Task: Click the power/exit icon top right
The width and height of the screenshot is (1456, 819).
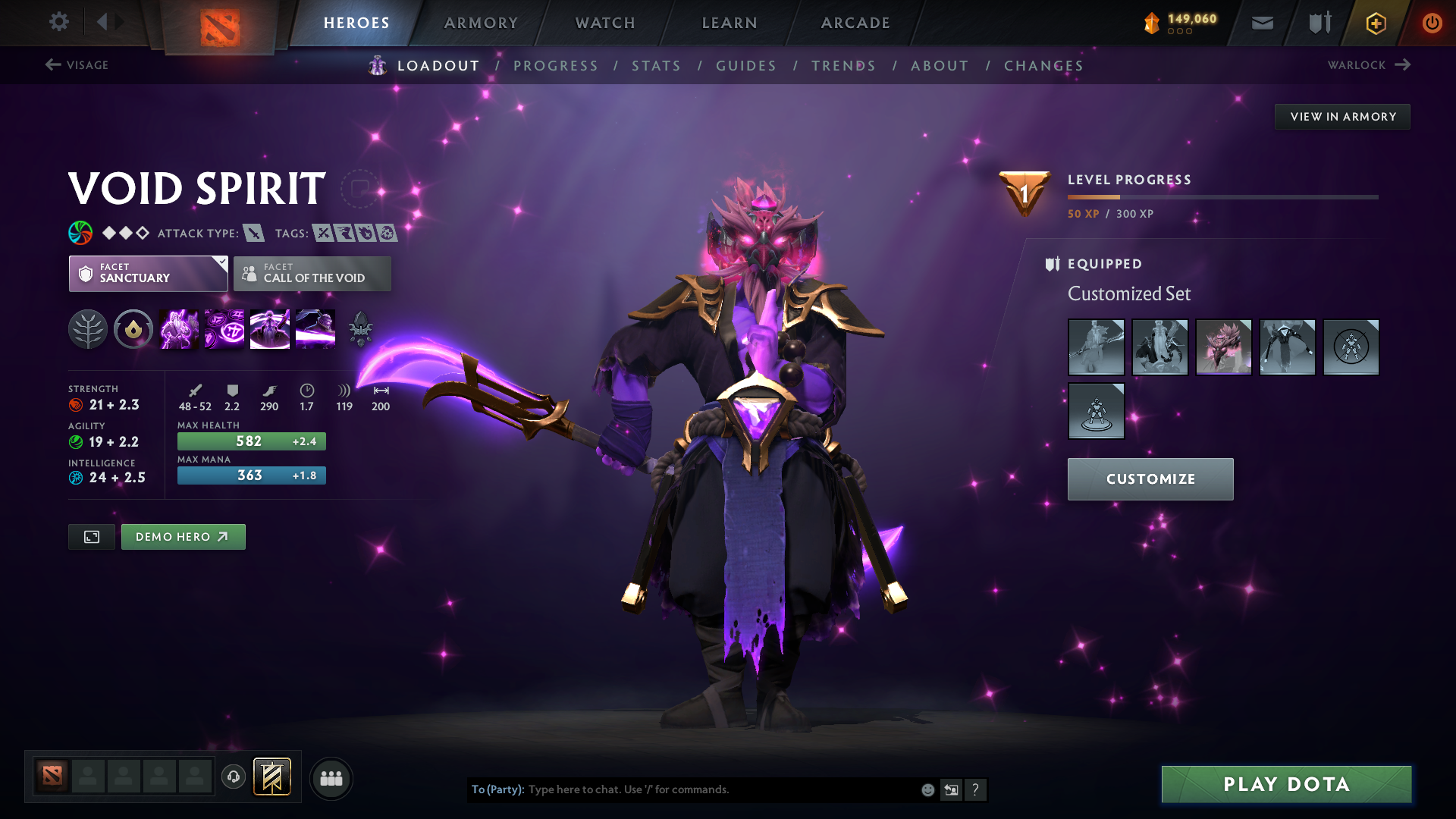Action: (1432, 23)
